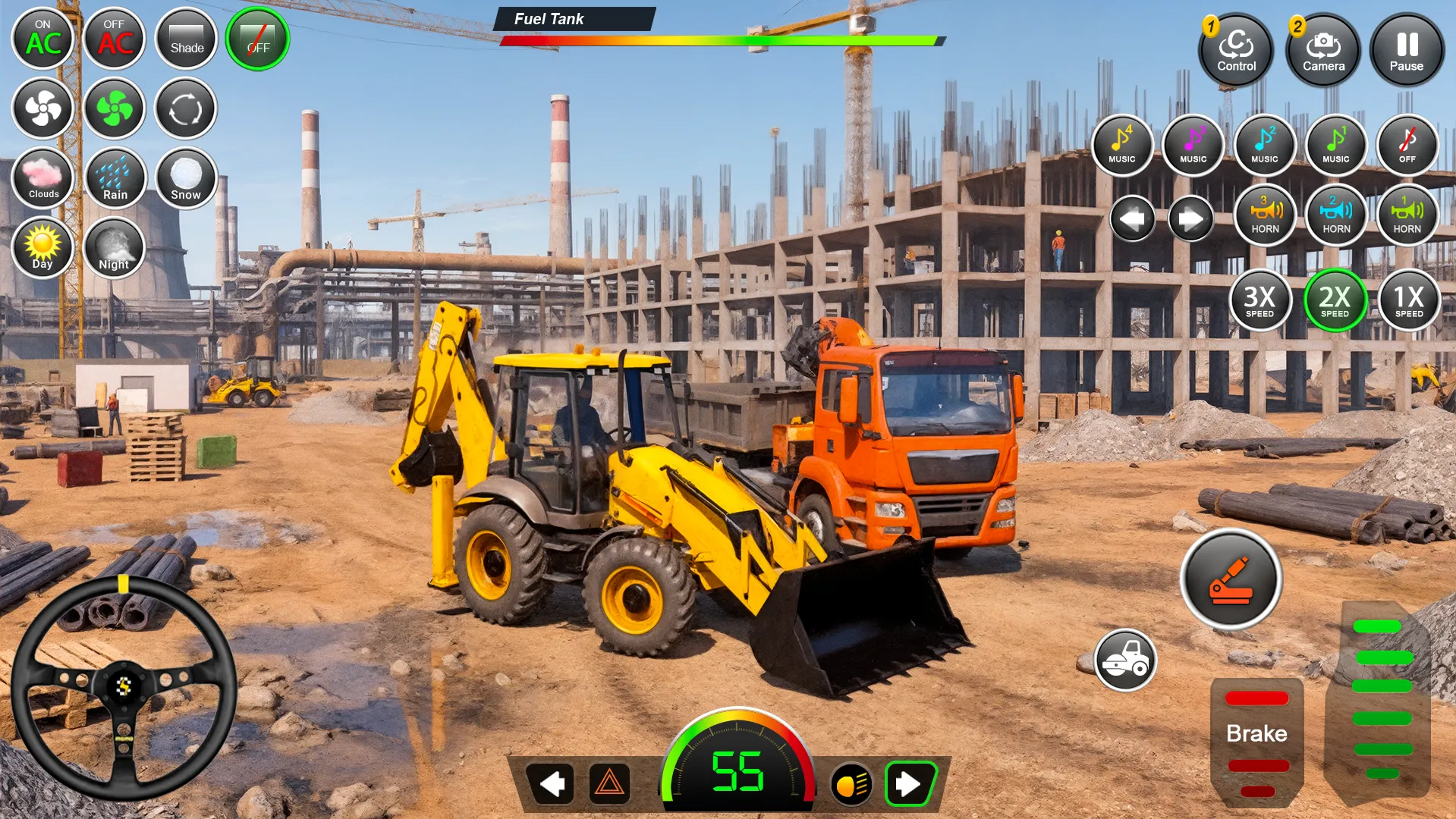Open the Camera view switcher
The height and width of the screenshot is (819, 1456).
point(1322,50)
